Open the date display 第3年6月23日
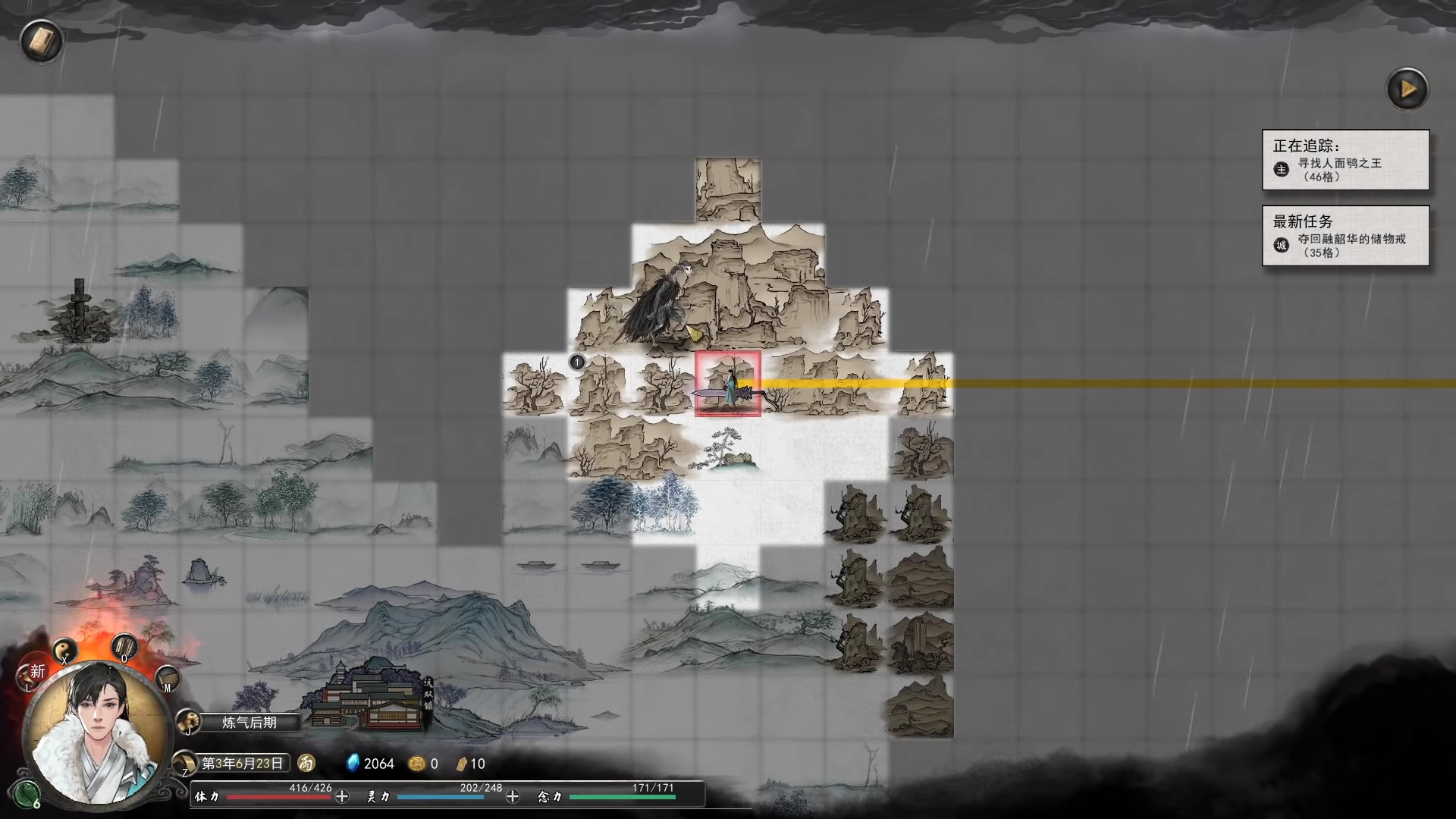The height and width of the screenshot is (819, 1456). click(x=243, y=764)
